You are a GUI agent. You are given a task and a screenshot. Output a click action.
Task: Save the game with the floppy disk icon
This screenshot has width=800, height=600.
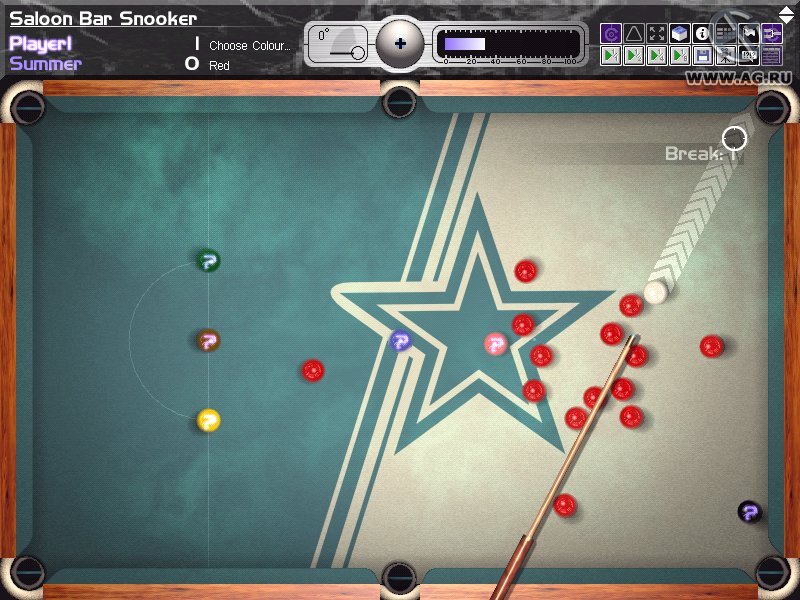(x=702, y=56)
